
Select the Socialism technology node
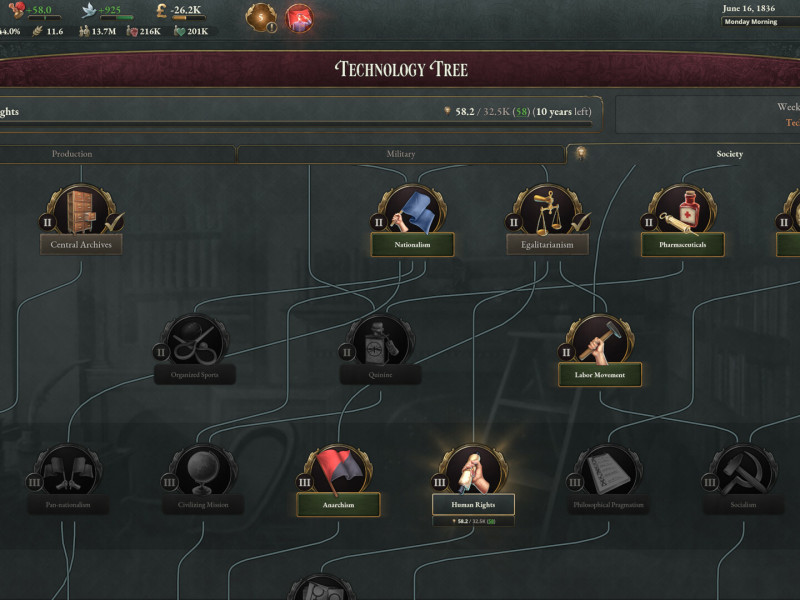743,505
